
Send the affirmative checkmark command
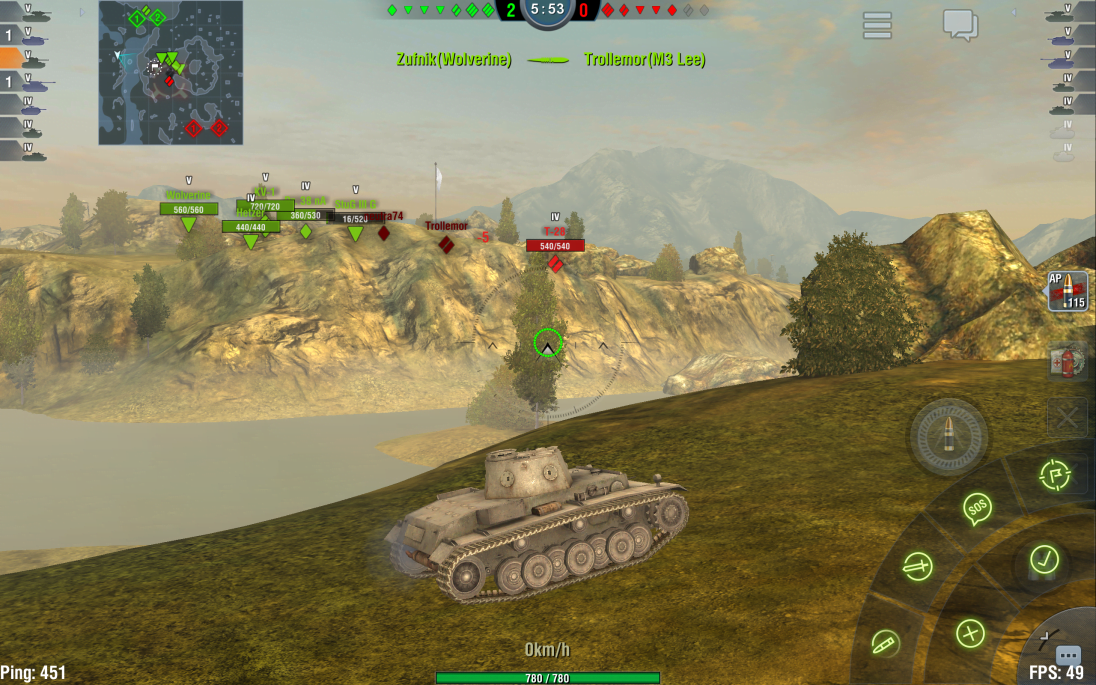point(1044,558)
